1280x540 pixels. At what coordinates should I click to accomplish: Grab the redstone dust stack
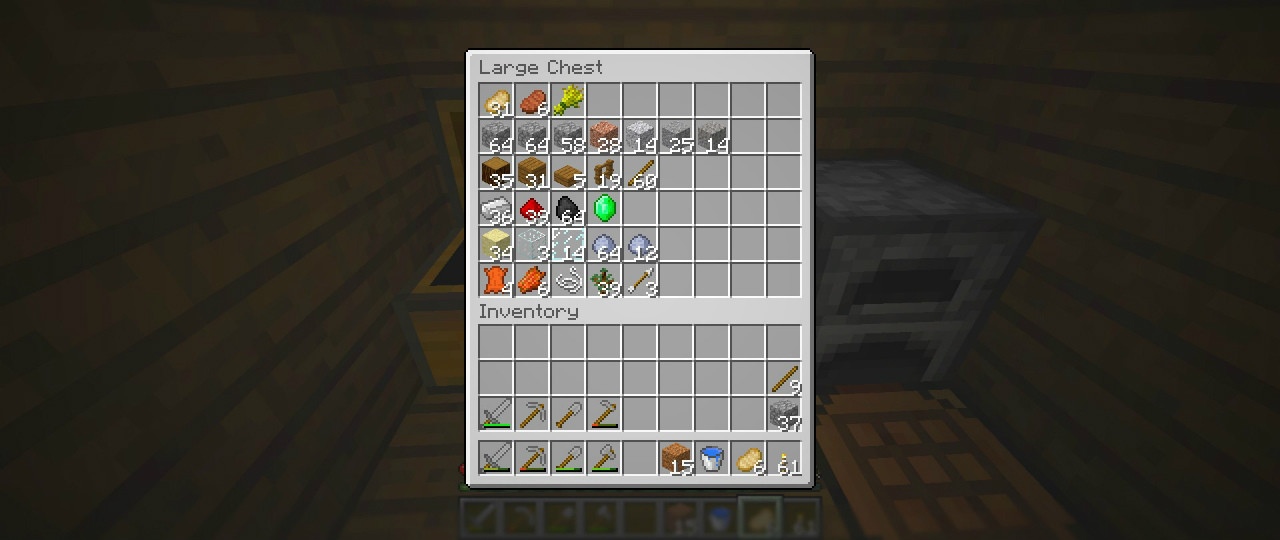(532, 208)
